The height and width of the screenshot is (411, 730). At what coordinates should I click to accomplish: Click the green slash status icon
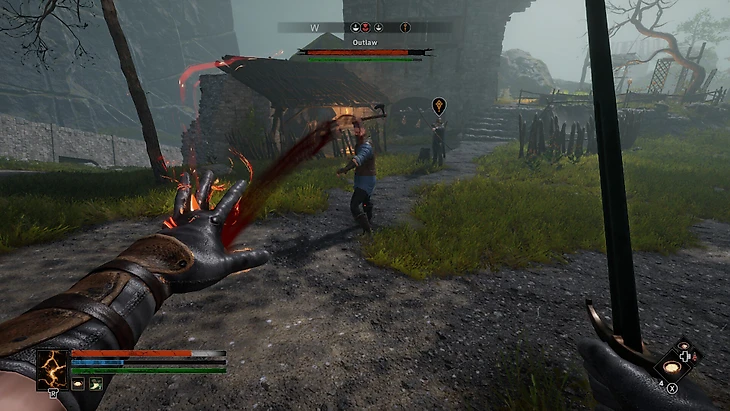[x=95, y=384]
